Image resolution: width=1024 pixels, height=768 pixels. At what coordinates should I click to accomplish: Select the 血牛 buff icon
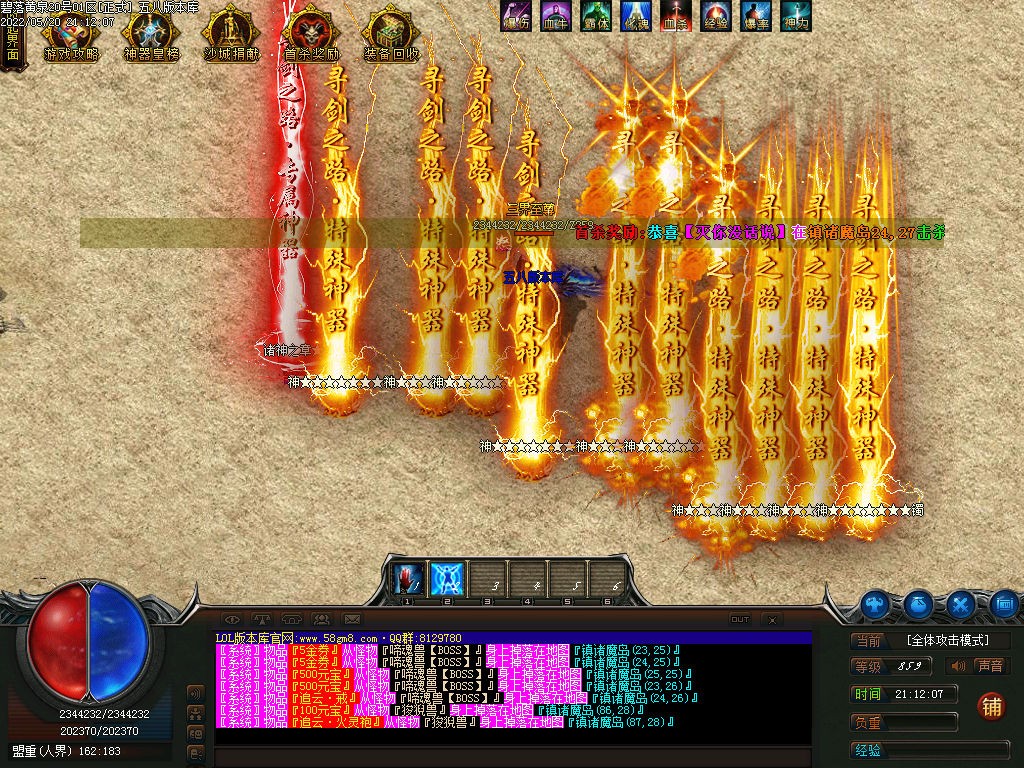555,16
